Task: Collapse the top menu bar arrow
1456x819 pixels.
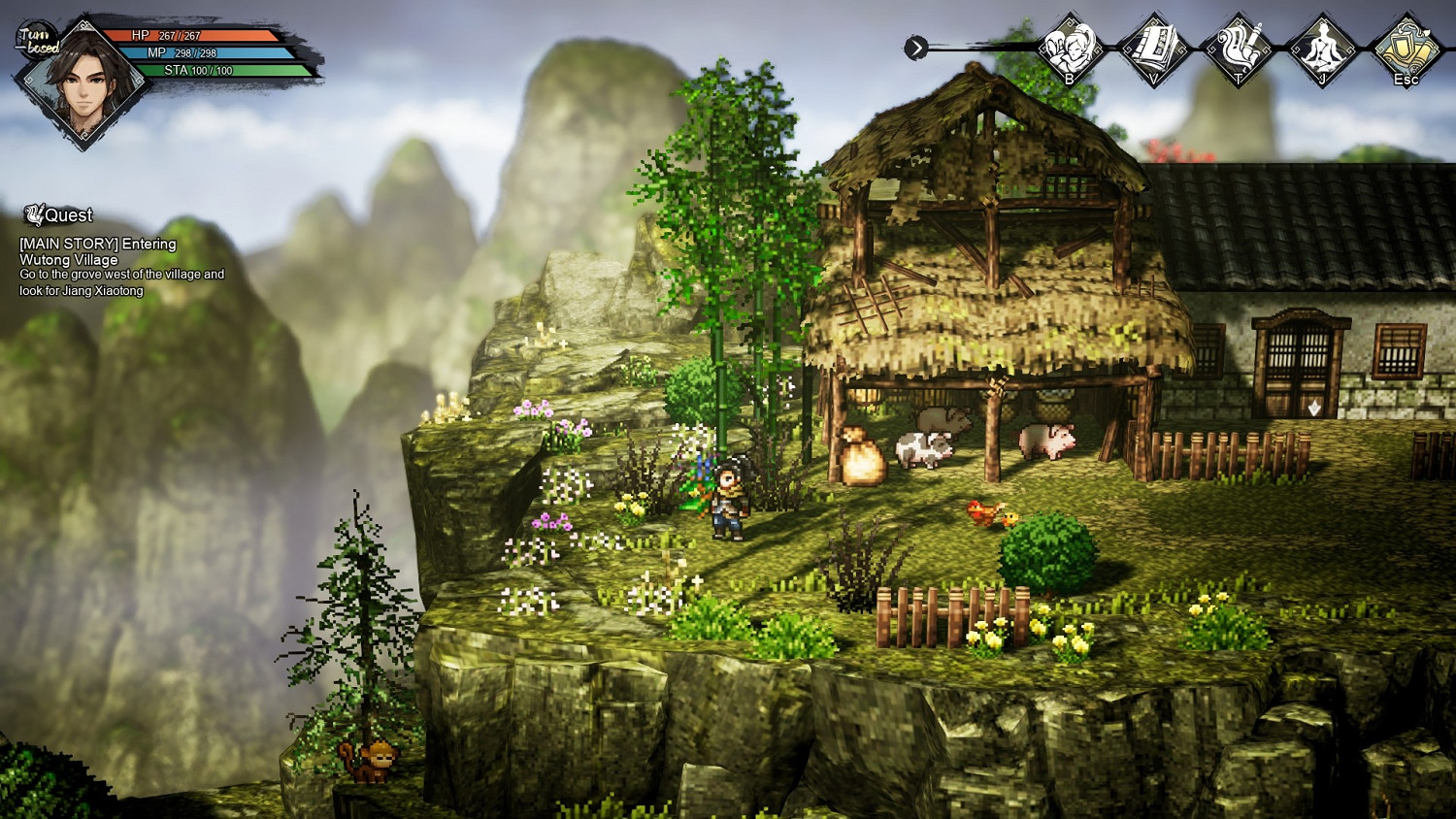Action: (x=915, y=48)
